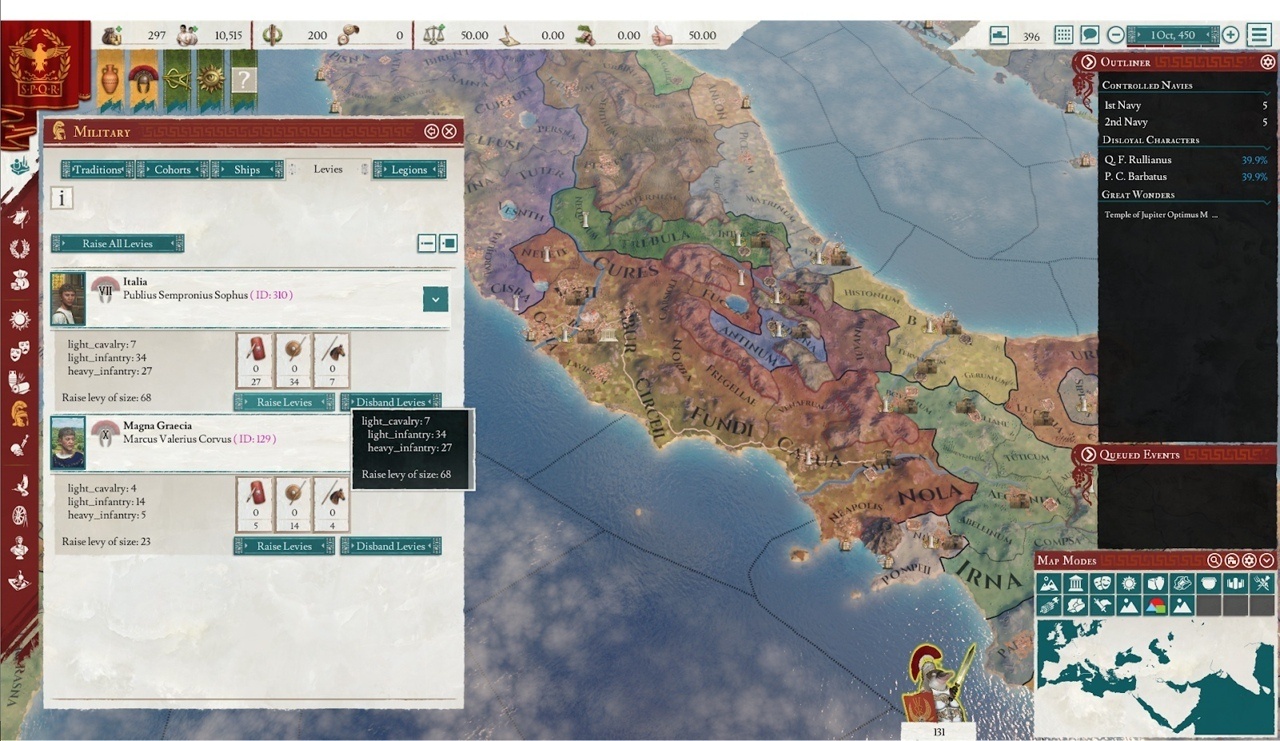The image size is (1280, 741).
Task: Increase game speed with plus button
Action: (1230, 35)
